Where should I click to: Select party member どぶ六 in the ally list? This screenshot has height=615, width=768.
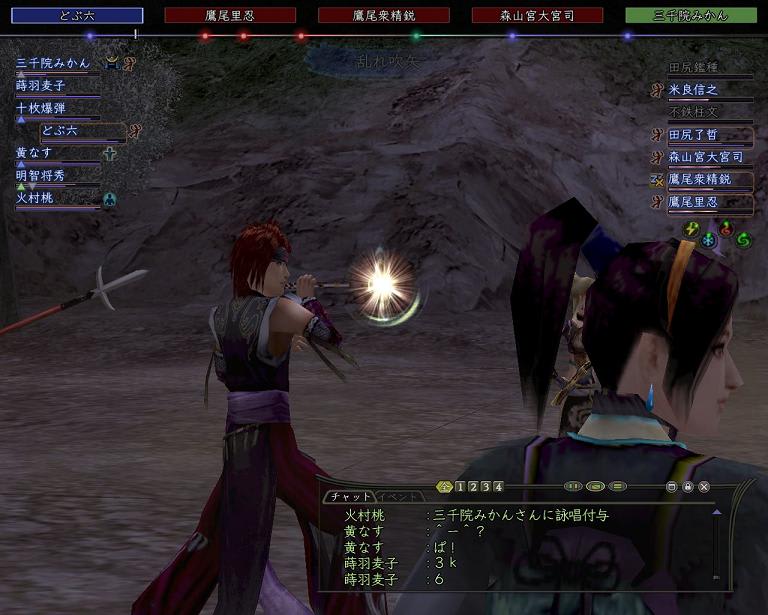[60, 131]
